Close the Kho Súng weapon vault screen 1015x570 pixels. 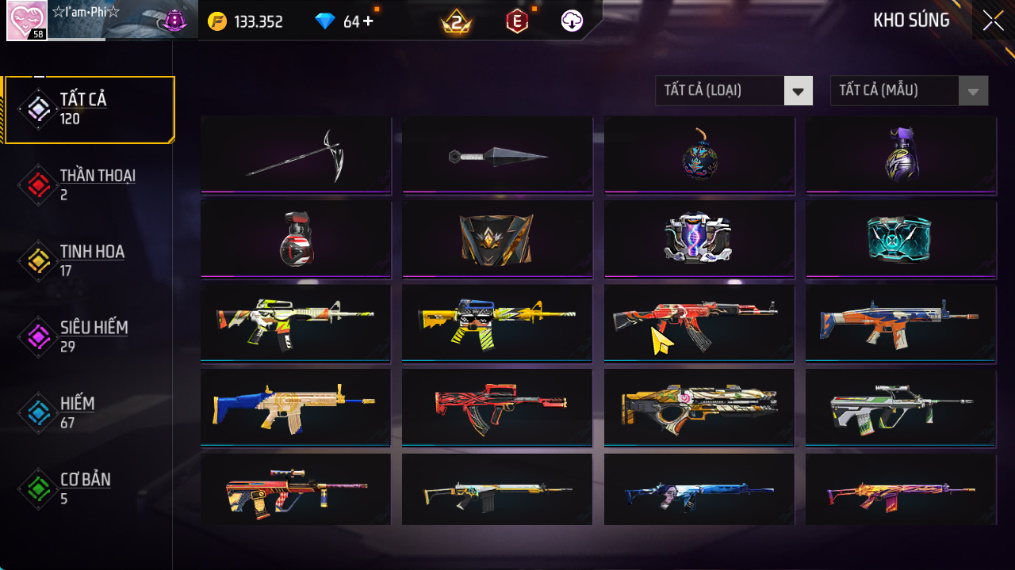click(992, 21)
